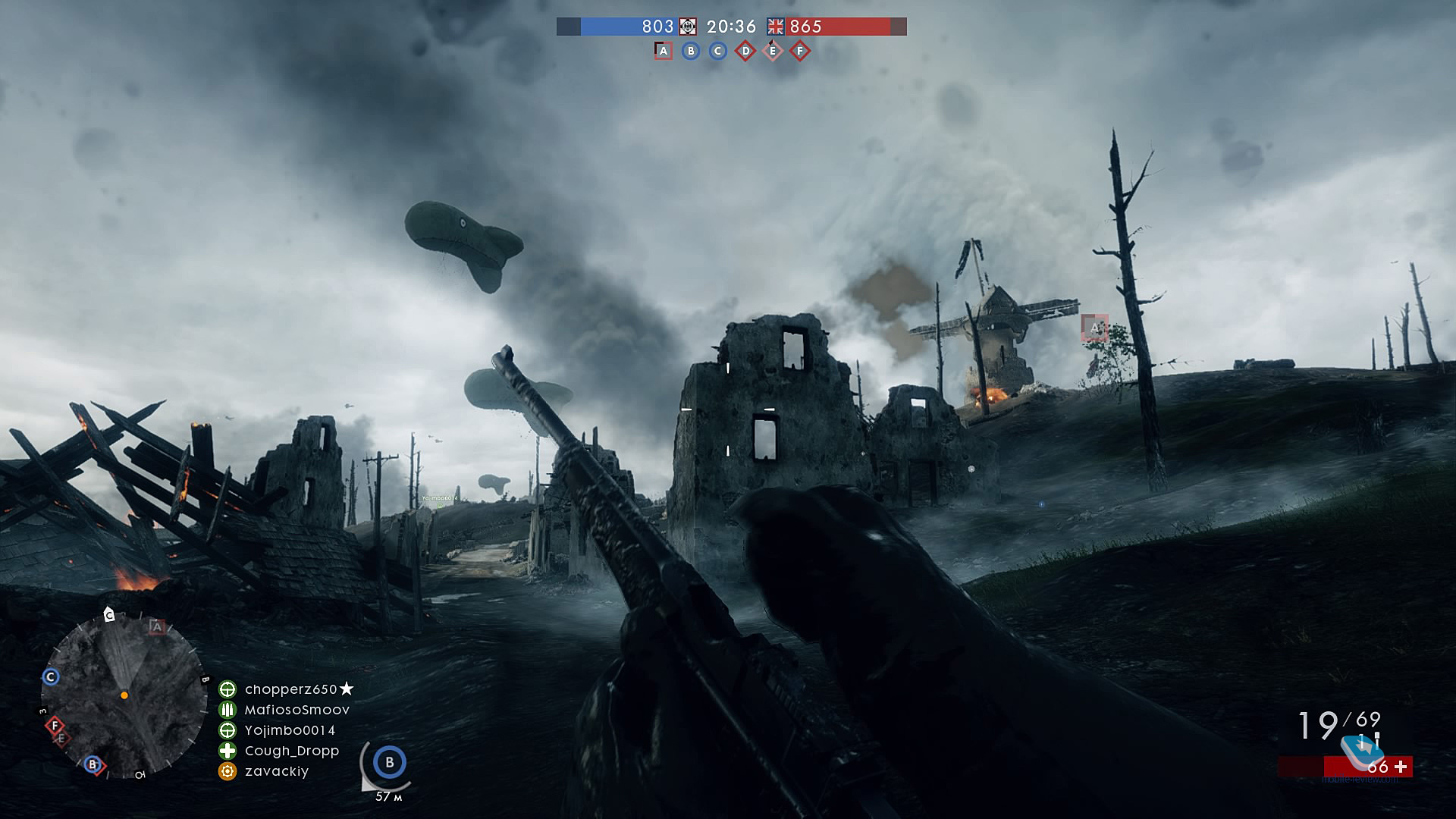1456x819 pixels.
Task: Select objective A flag in top scoreboard
Action: [x=664, y=51]
